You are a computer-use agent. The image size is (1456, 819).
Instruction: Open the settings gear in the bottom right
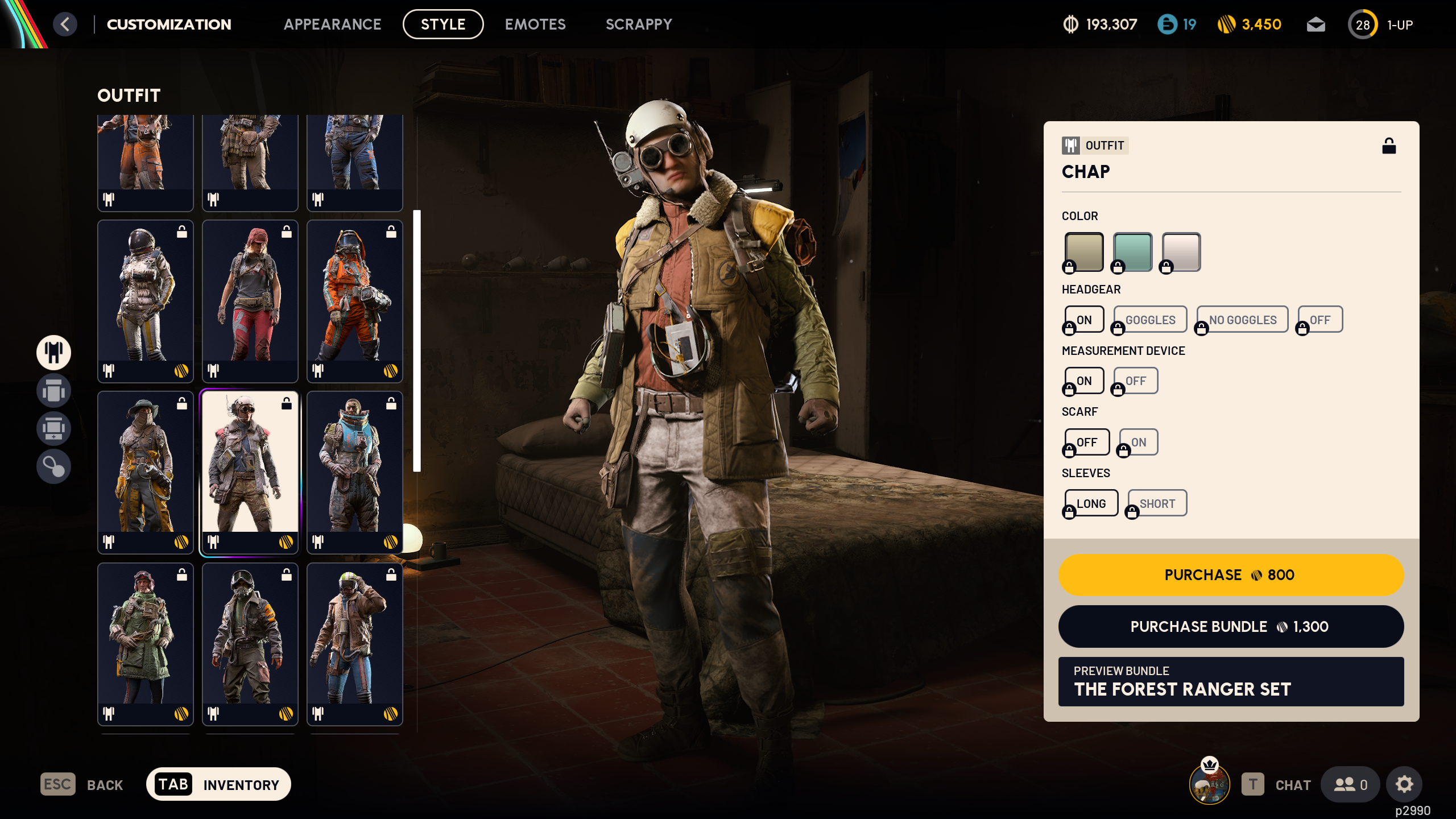[1404, 784]
